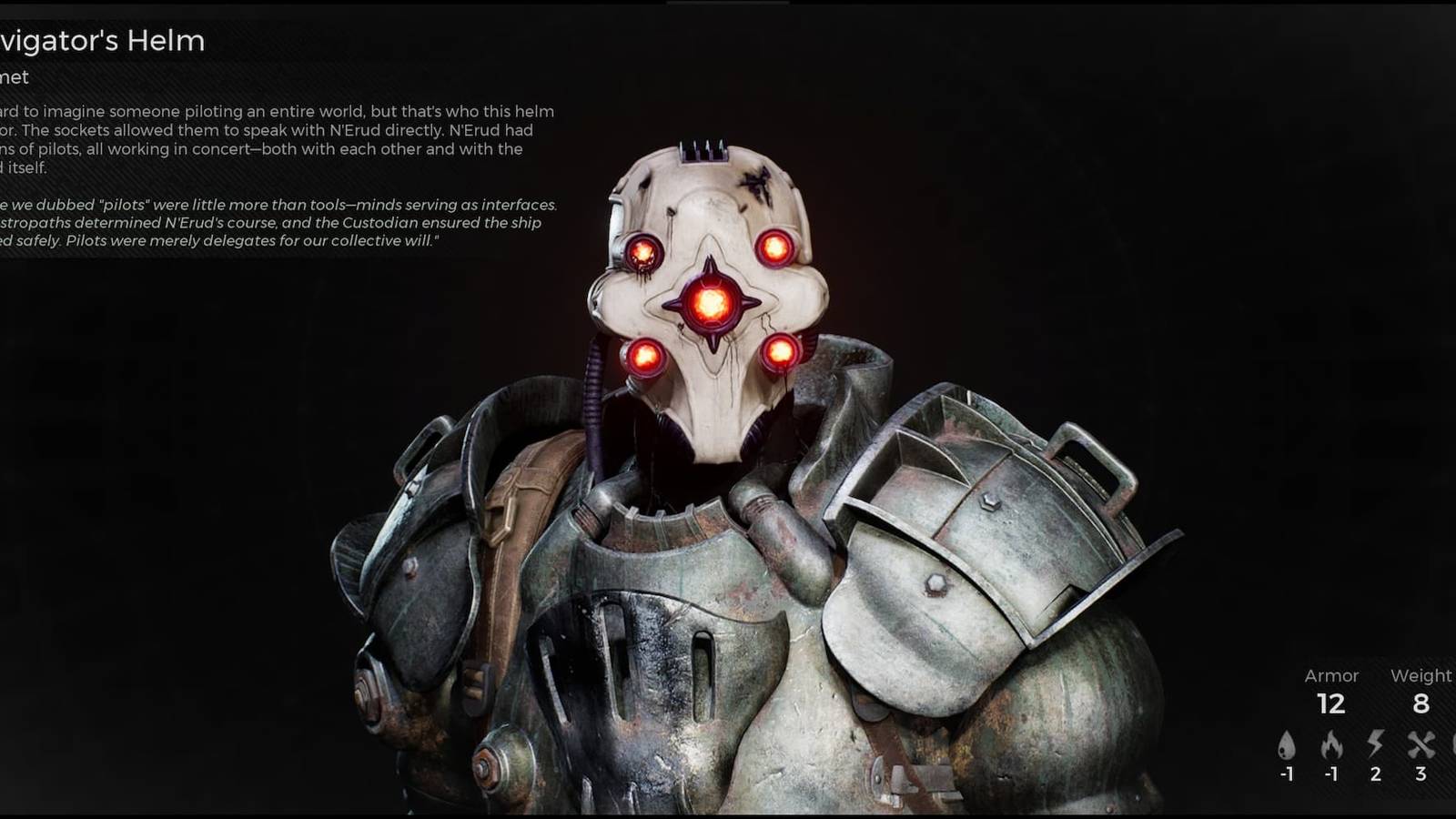1456x819 pixels.
Task: Click the italic pilots lore quote paragraph
Action: coord(273,222)
